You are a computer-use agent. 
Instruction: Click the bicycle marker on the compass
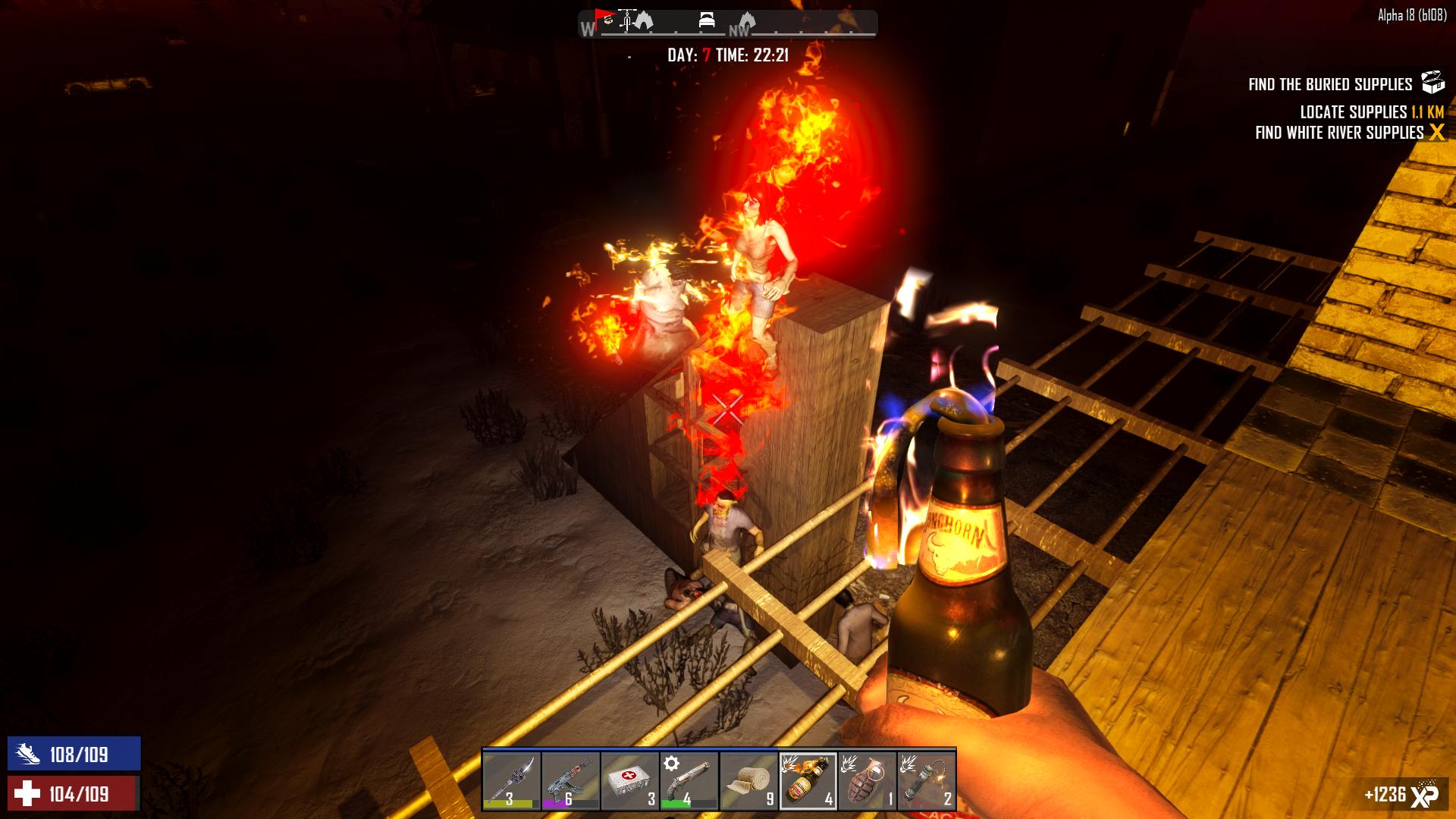(626, 20)
